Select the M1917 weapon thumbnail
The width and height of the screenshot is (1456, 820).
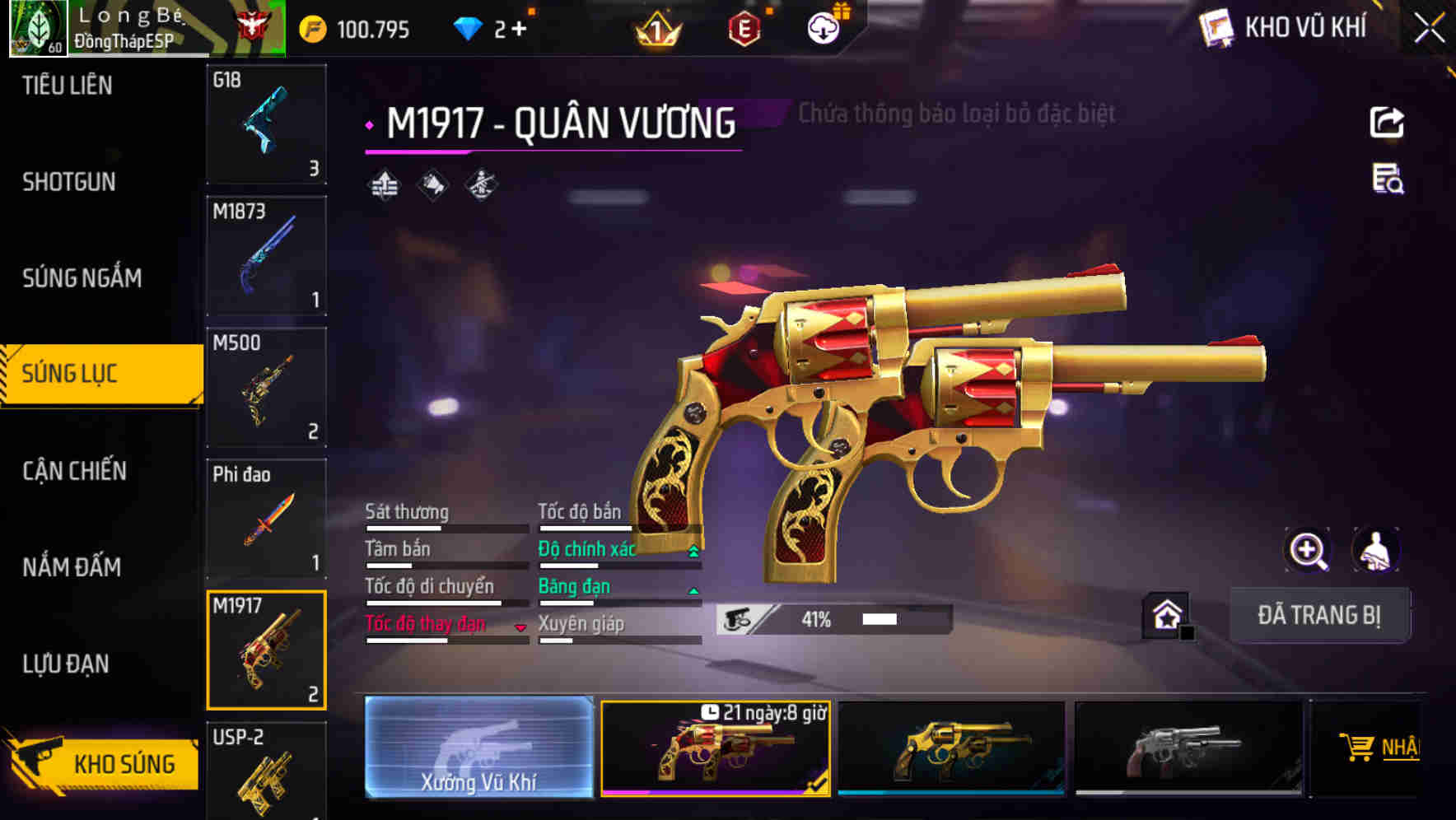click(266, 650)
